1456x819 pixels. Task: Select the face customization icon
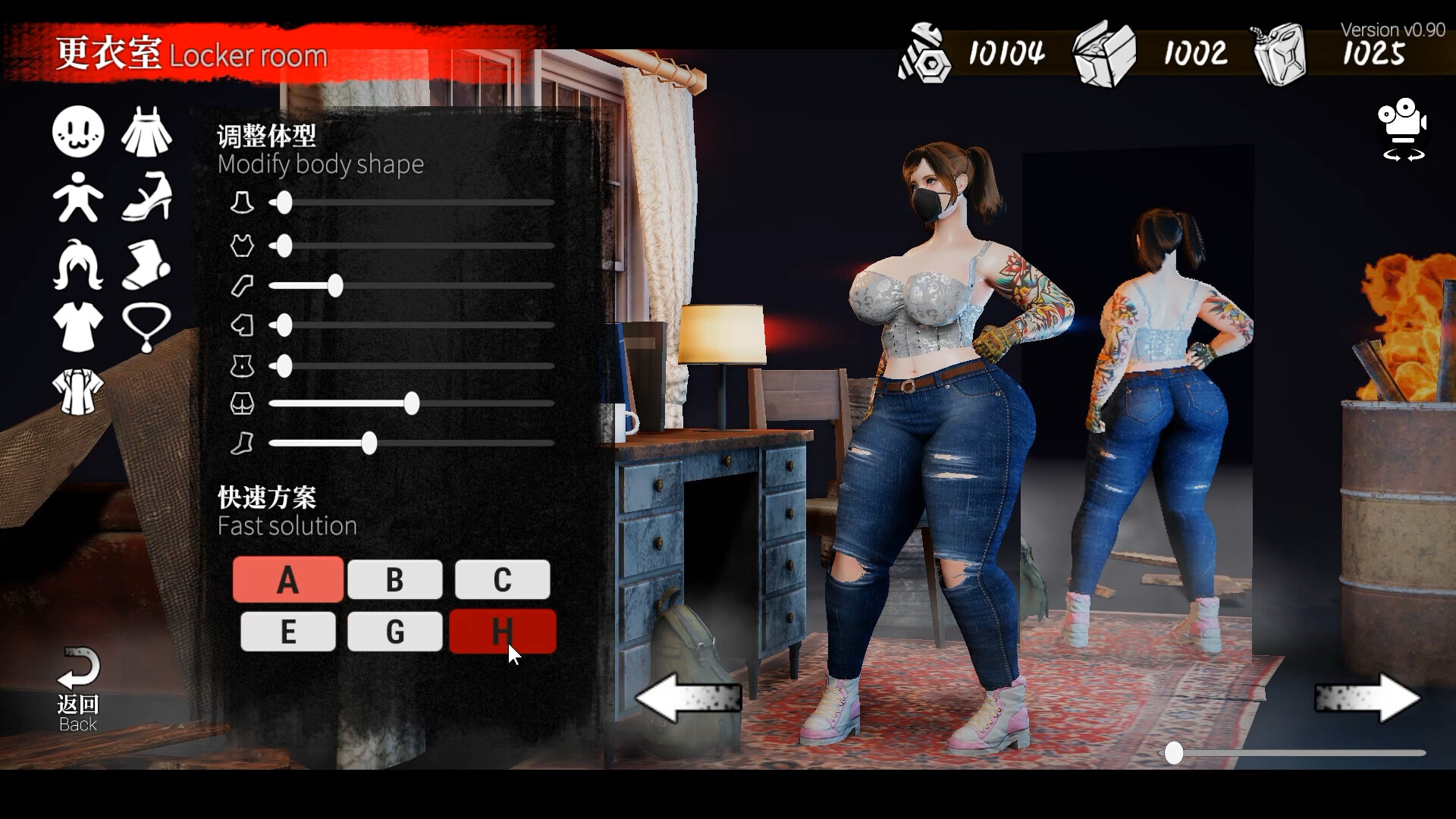coord(77,131)
